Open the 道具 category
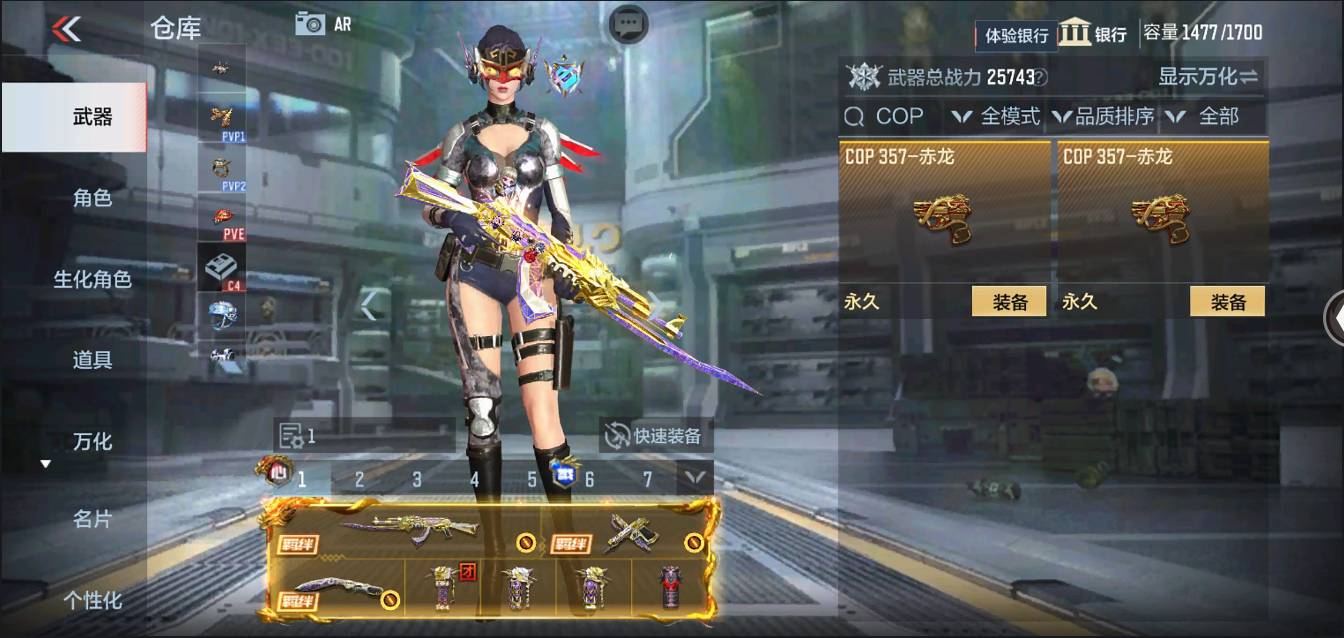Viewport: 1344px width, 638px height. 92,360
